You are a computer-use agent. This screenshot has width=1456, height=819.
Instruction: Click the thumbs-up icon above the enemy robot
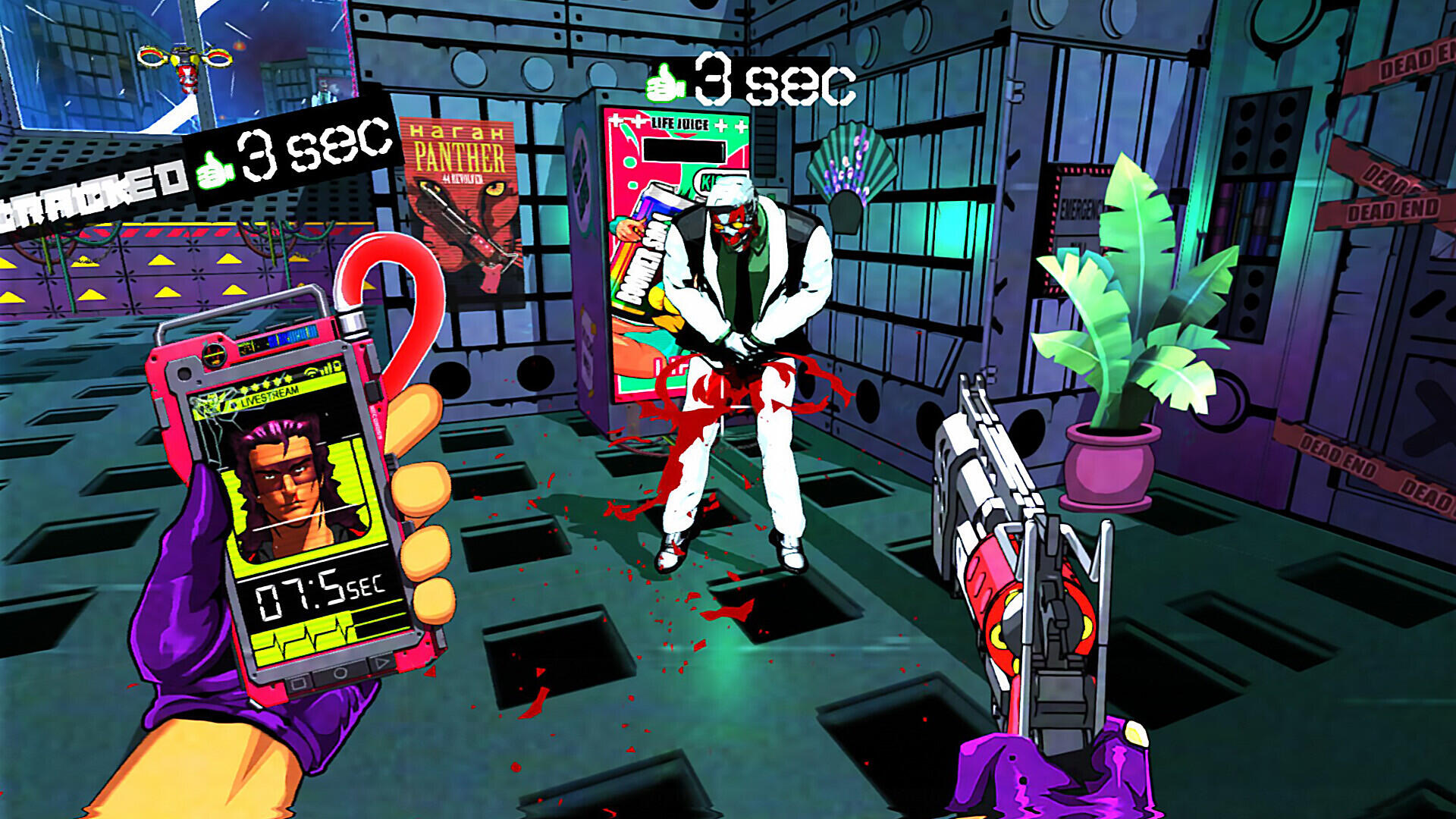click(x=666, y=85)
